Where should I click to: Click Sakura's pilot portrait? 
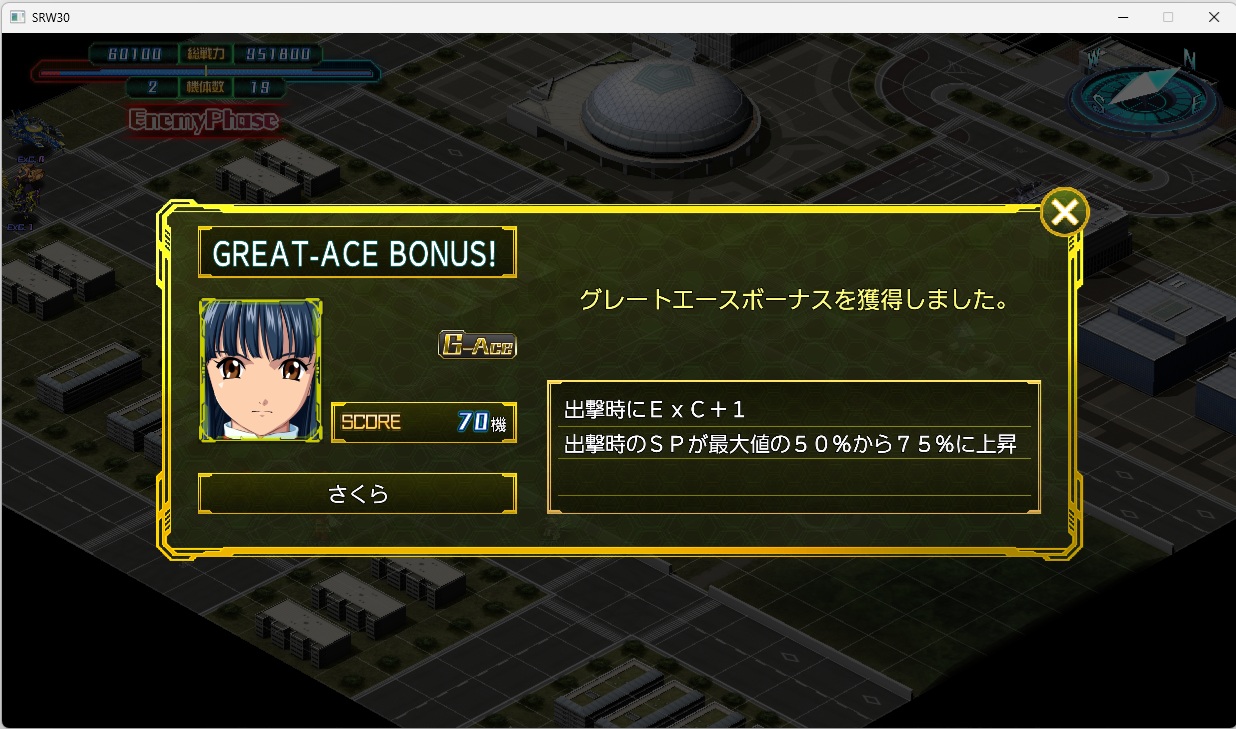(x=261, y=370)
